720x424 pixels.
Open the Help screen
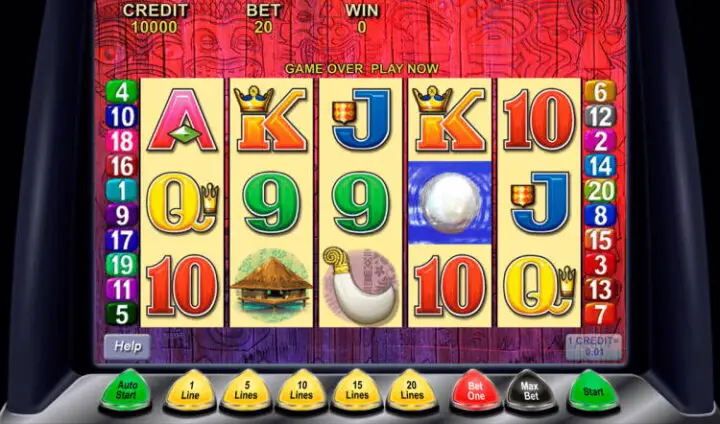pyautogui.click(x=127, y=346)
